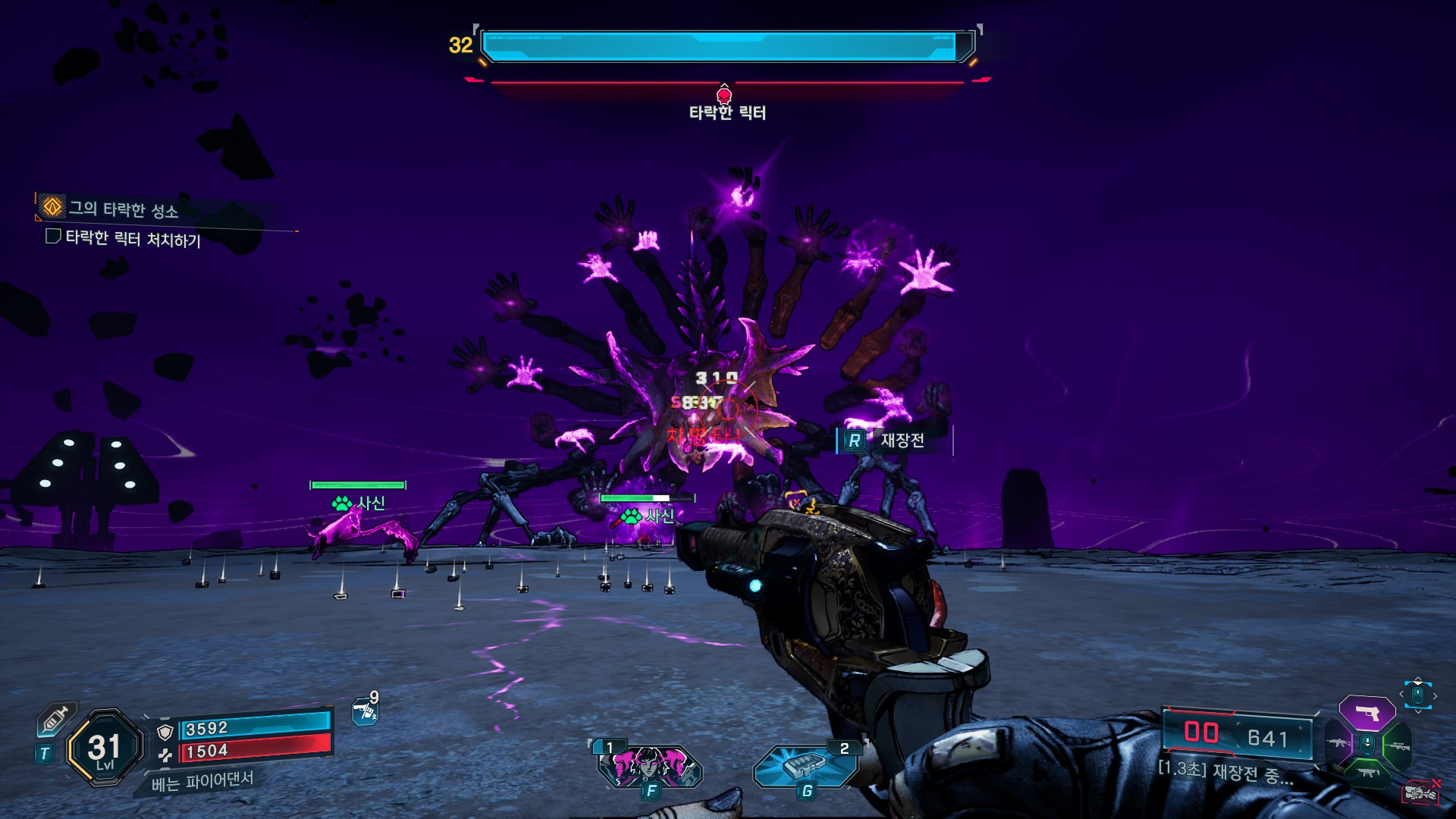
Task: Switch to the assault rifle weapon slot
Action: (1337, 743)
